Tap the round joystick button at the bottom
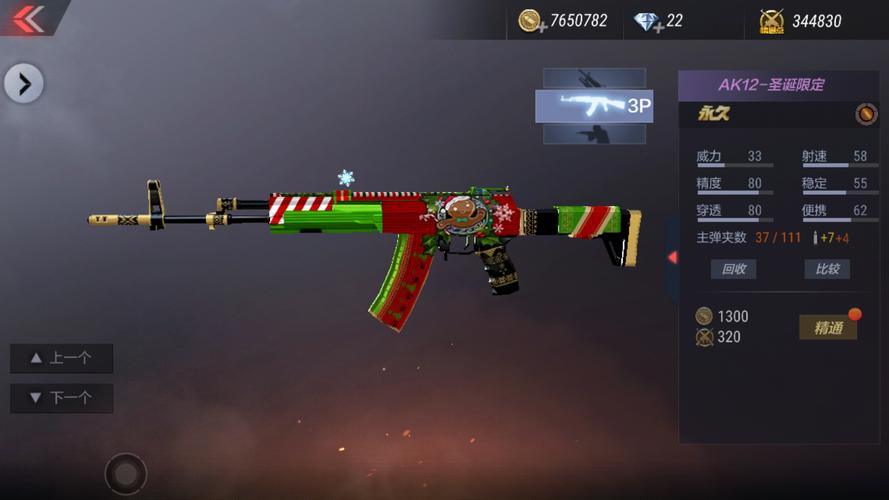Viewport: 889px width, 500px height. 126,473
